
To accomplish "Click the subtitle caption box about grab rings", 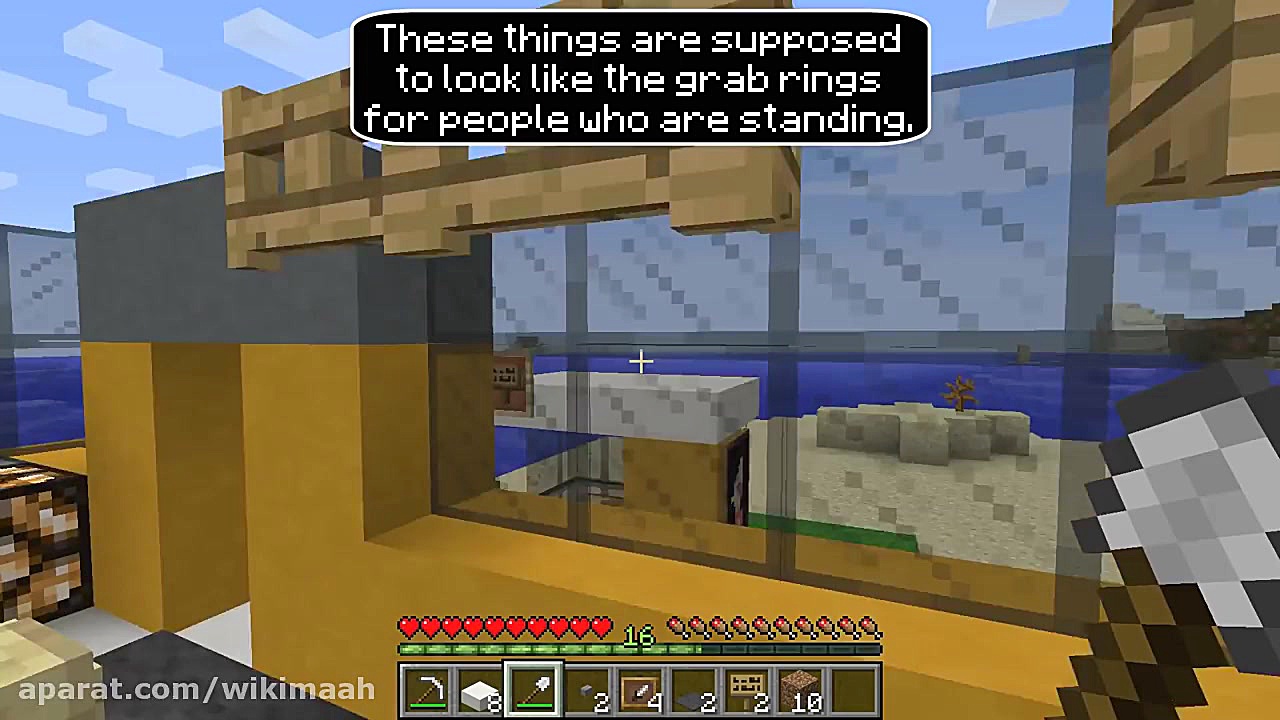I will [x=640, y=80].
